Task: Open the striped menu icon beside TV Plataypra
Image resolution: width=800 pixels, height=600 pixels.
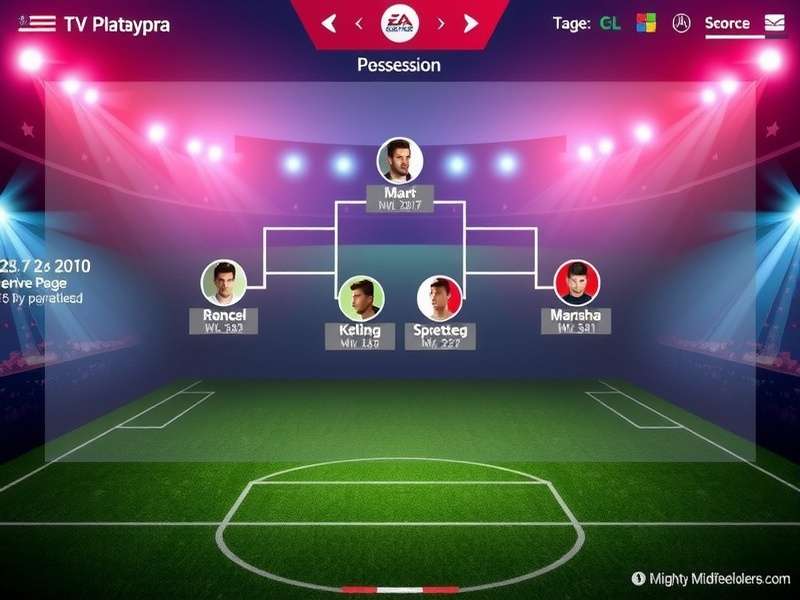Action: point(37,24)
